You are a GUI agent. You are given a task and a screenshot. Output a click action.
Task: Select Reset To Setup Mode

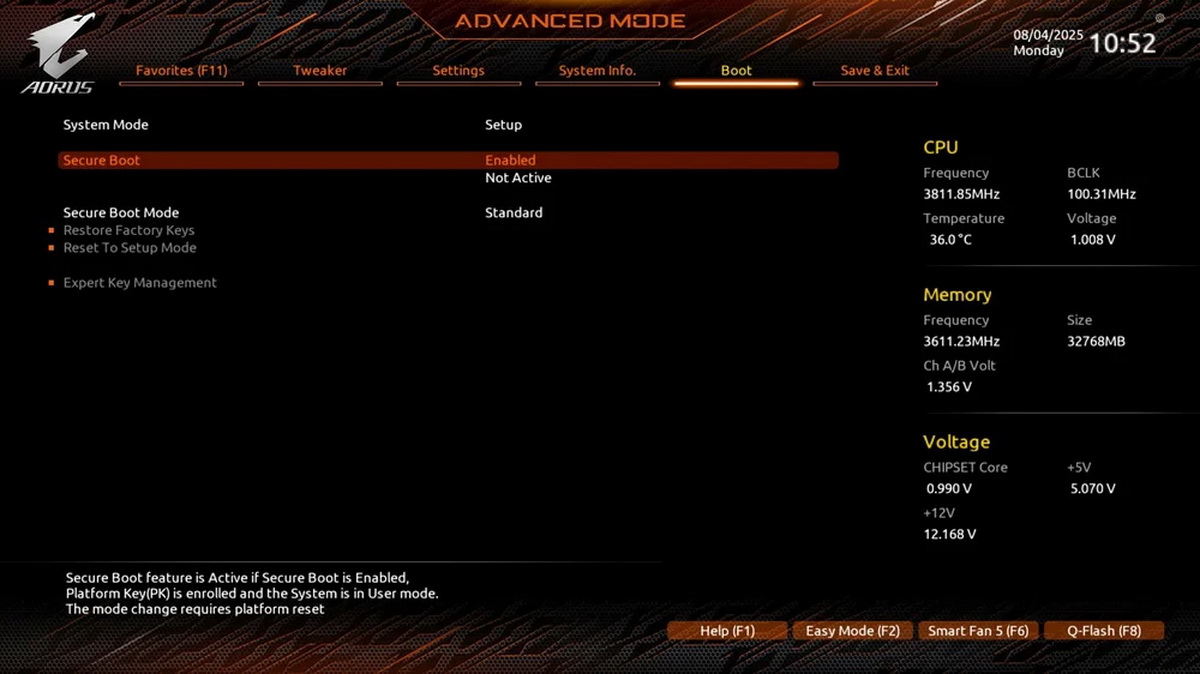click(130, 248)
